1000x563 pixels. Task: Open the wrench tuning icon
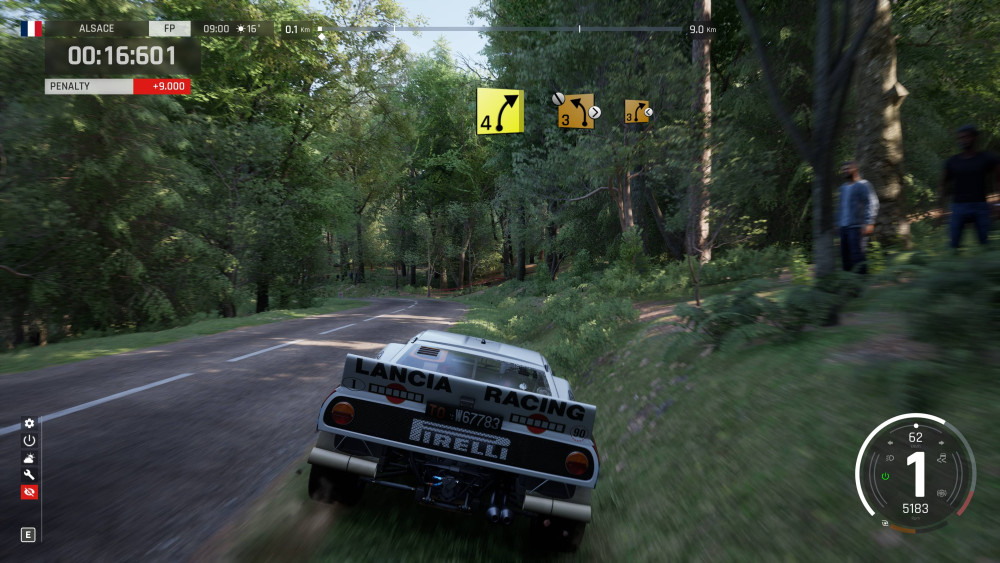[29, 475]
